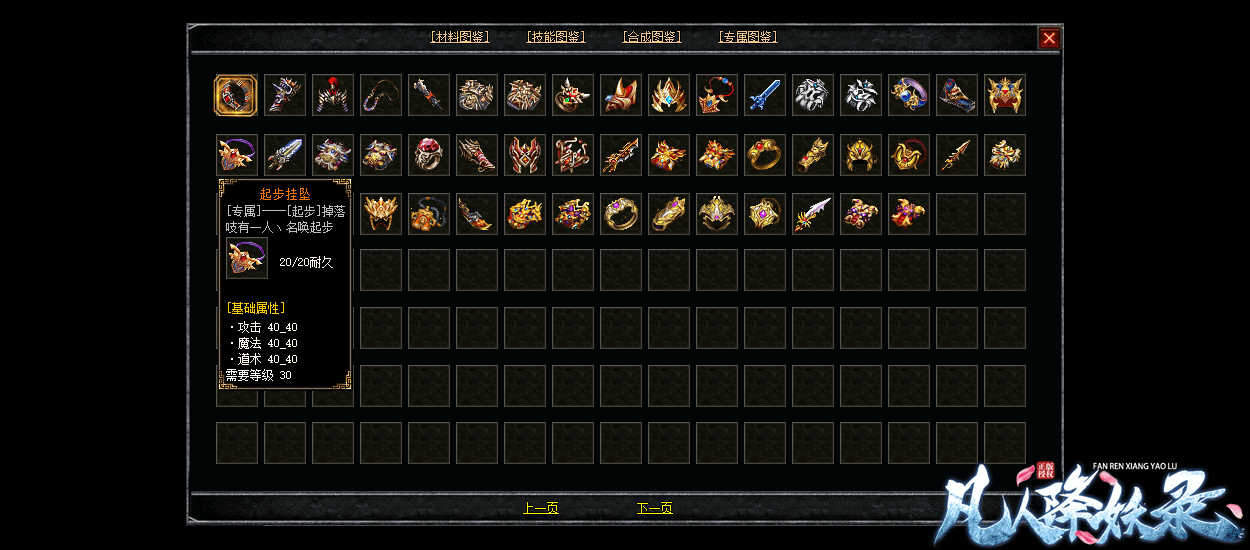Select the blue bracelet with gold ornament

coord(909,96)
